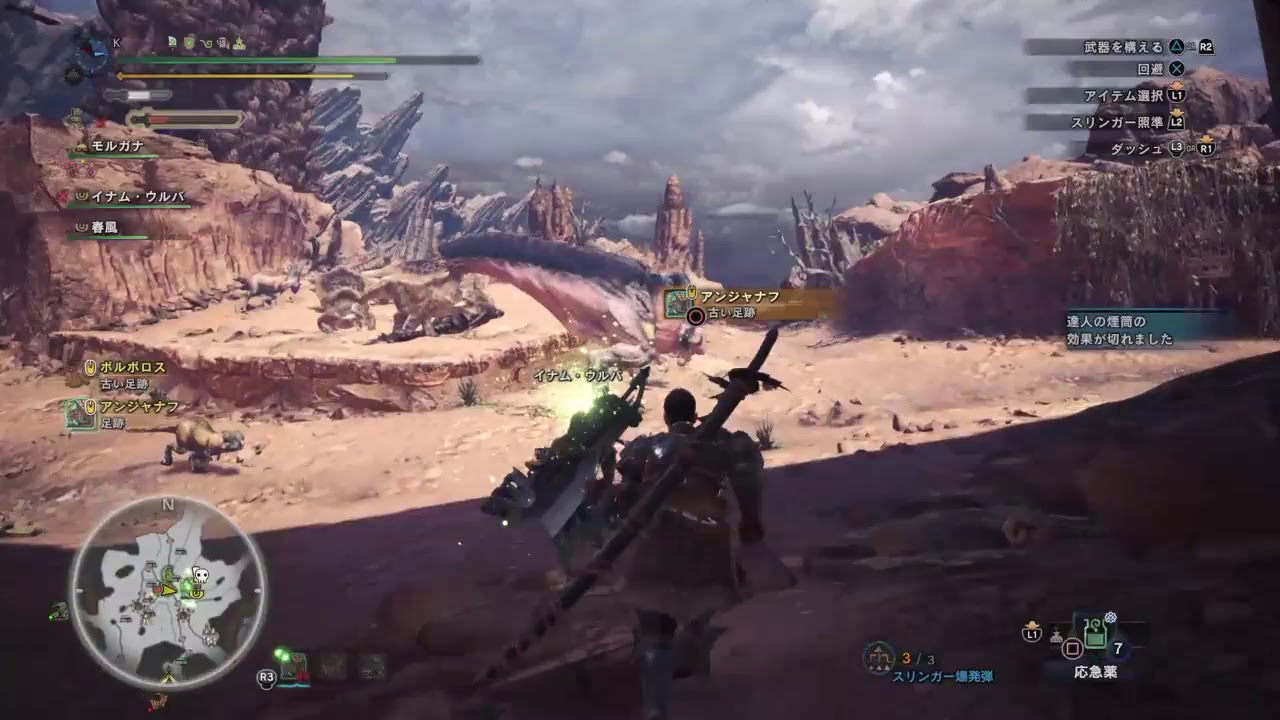Toggle the palico icon beside モルガナ name
1280x720 pixels.
point(82,146)
